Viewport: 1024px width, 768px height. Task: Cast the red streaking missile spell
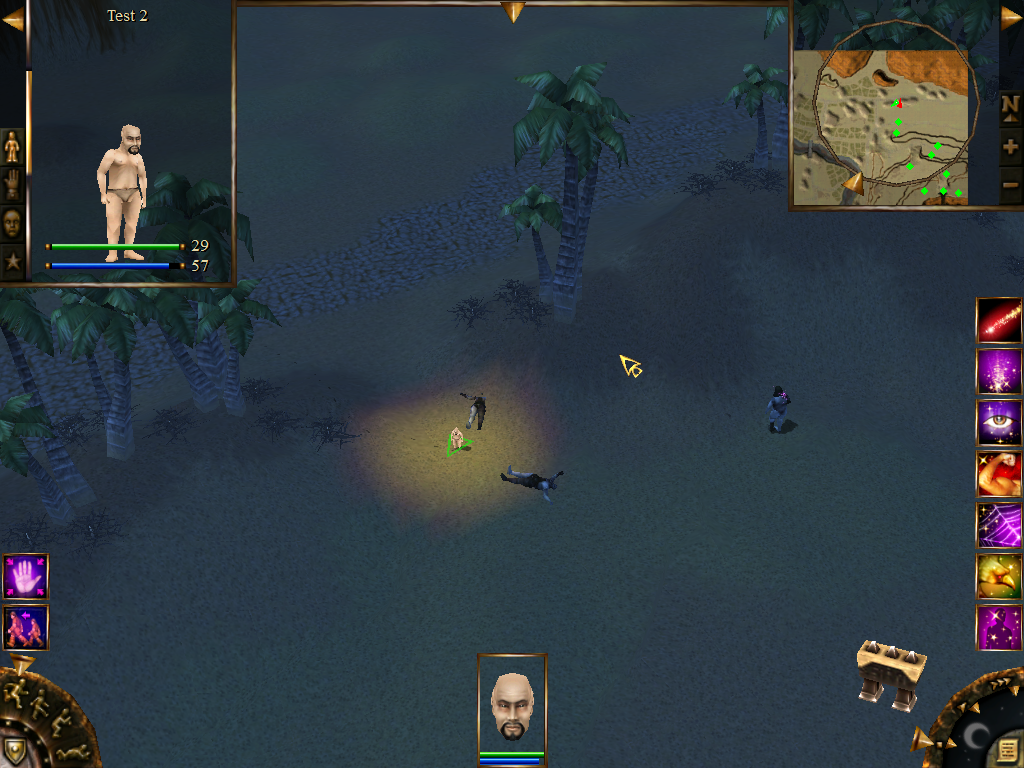pos(999,321)
